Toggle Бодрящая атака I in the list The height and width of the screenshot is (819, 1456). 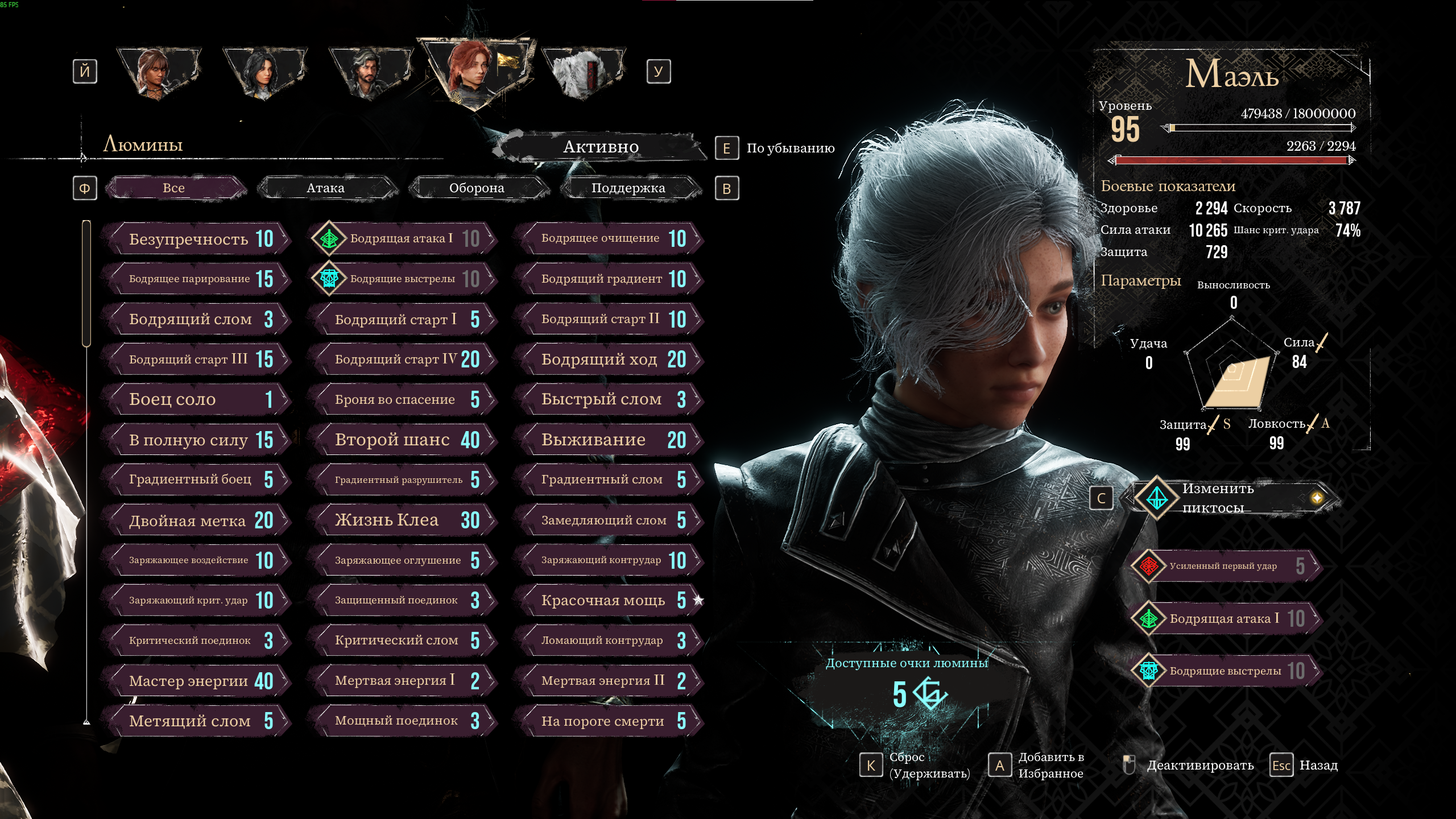[402, 239]
